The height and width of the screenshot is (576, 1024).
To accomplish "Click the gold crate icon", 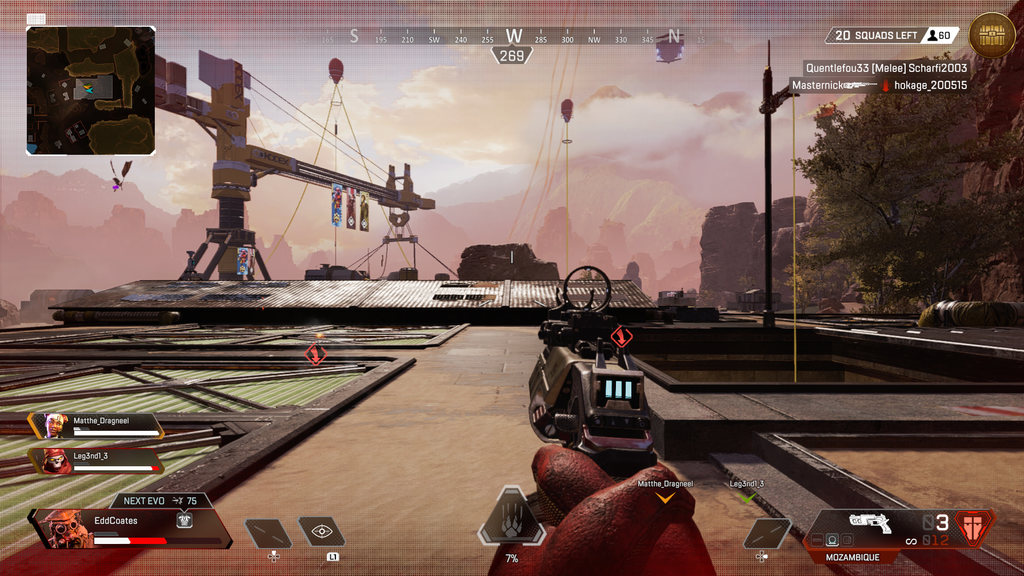I will pos(991,36).
